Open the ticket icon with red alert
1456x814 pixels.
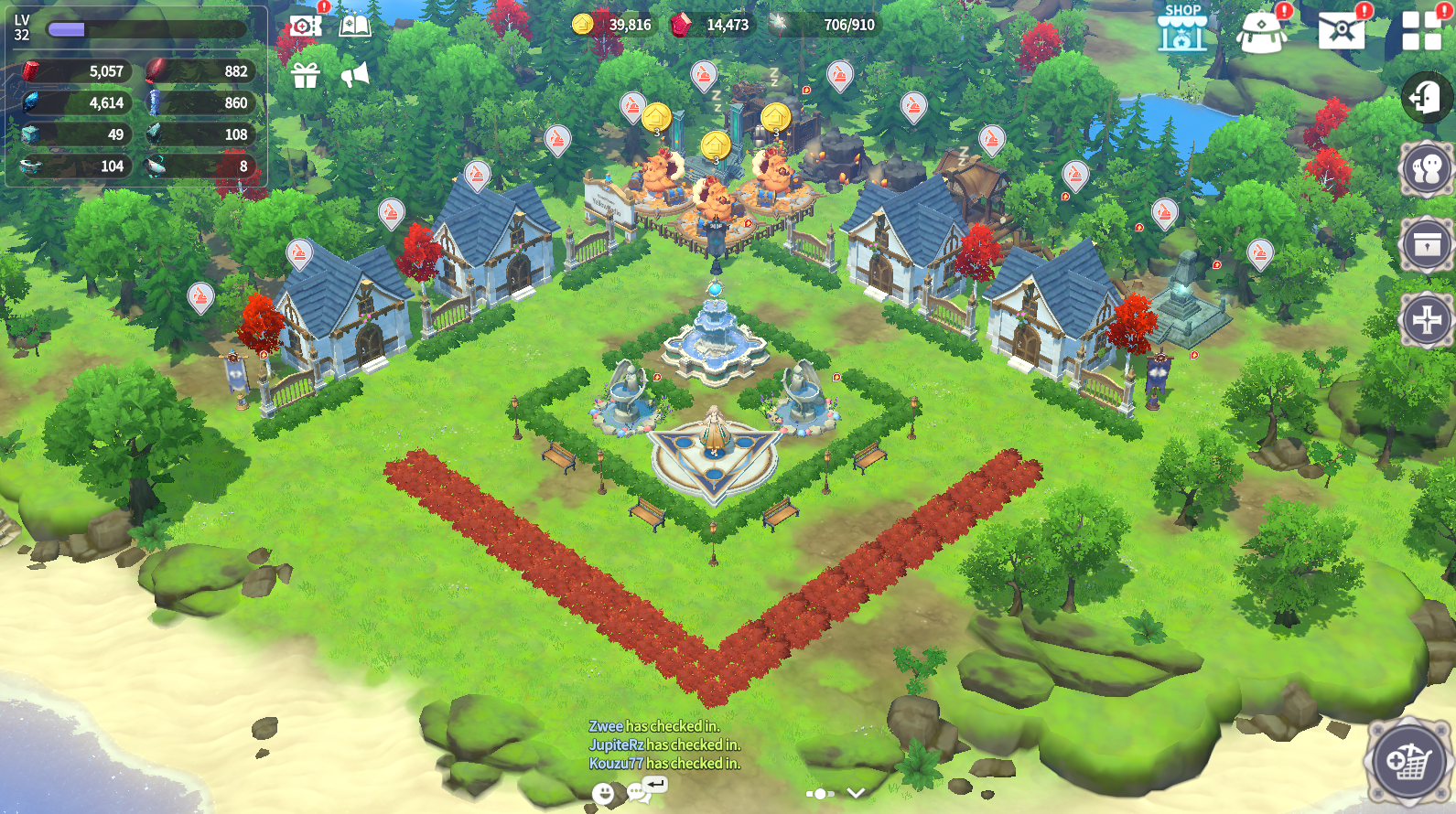305,25
